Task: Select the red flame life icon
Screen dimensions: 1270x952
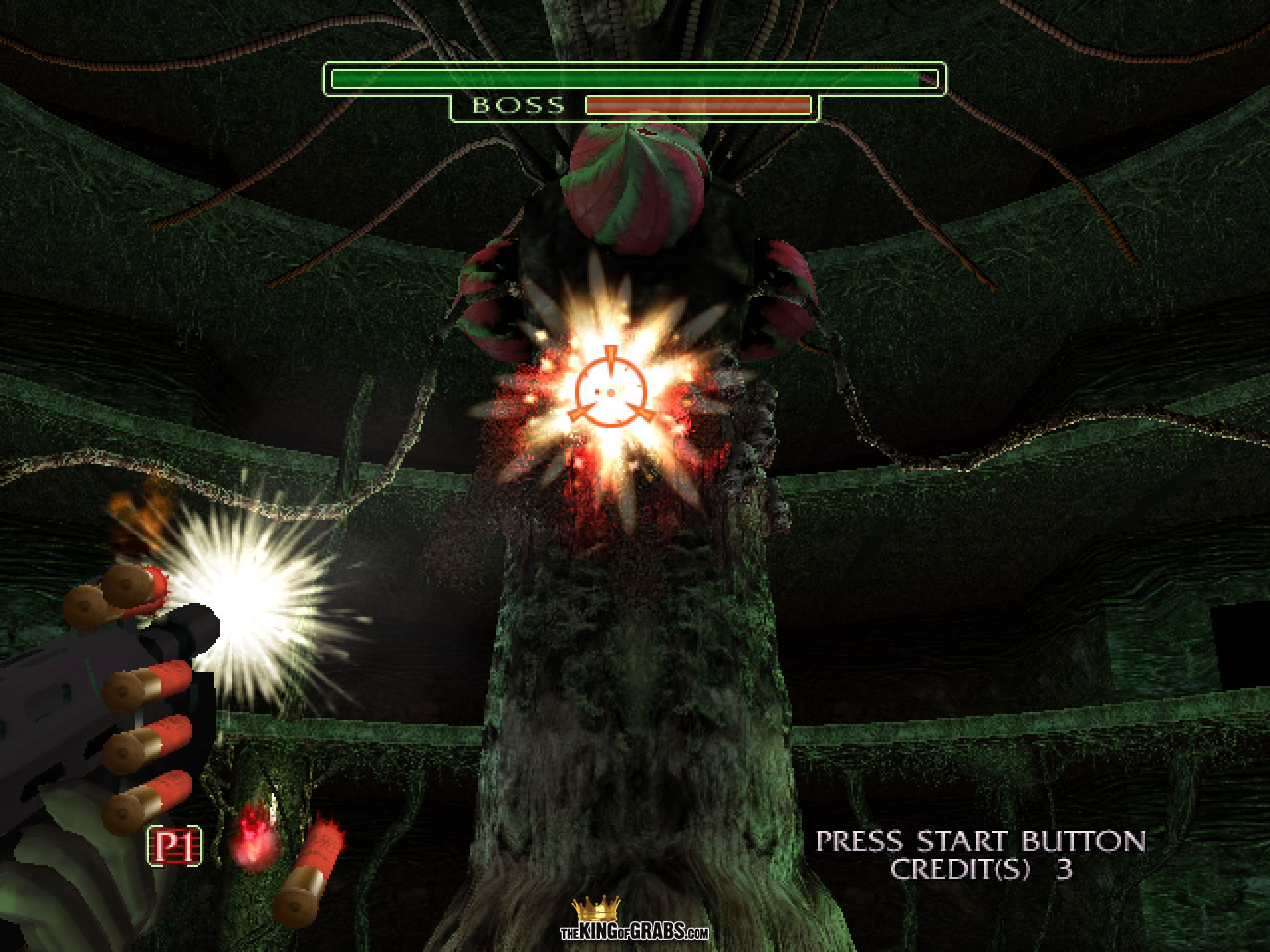Action: (254, 842)
